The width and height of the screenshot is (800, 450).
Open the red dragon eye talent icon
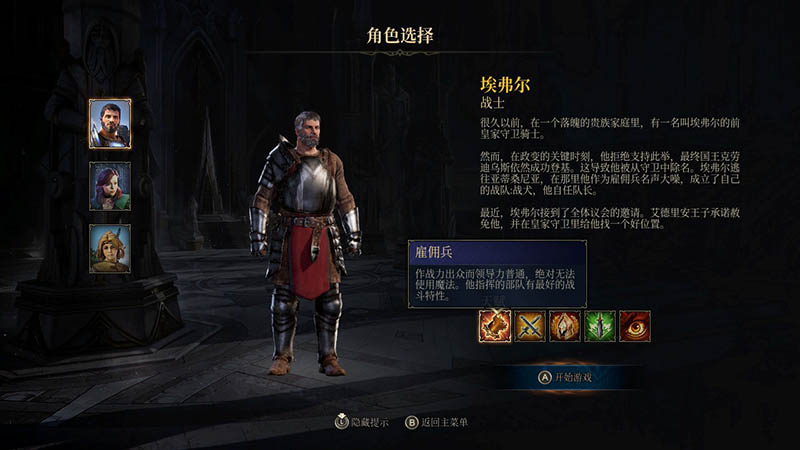636,326
